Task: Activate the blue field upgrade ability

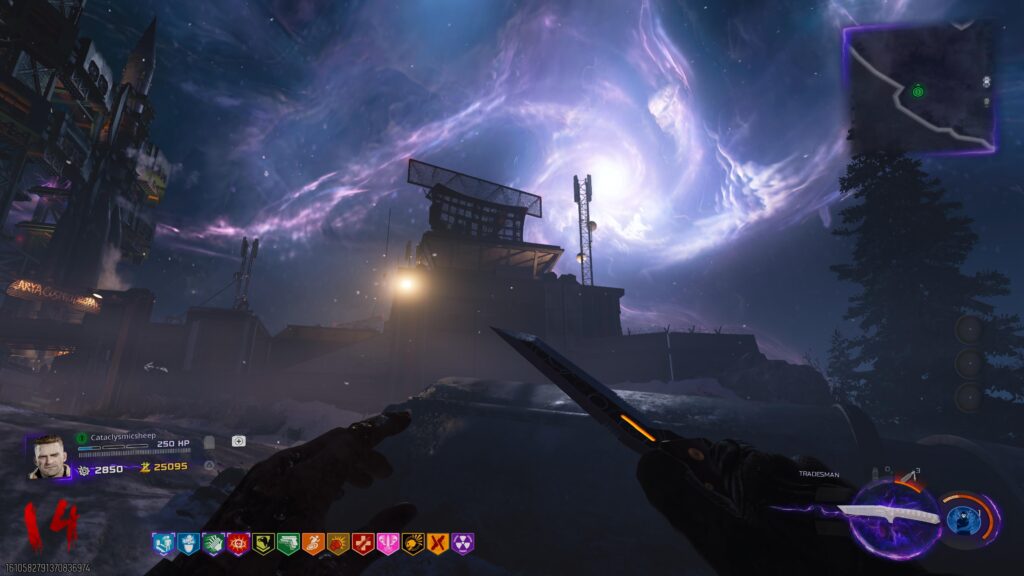Action: pos(962,519)
